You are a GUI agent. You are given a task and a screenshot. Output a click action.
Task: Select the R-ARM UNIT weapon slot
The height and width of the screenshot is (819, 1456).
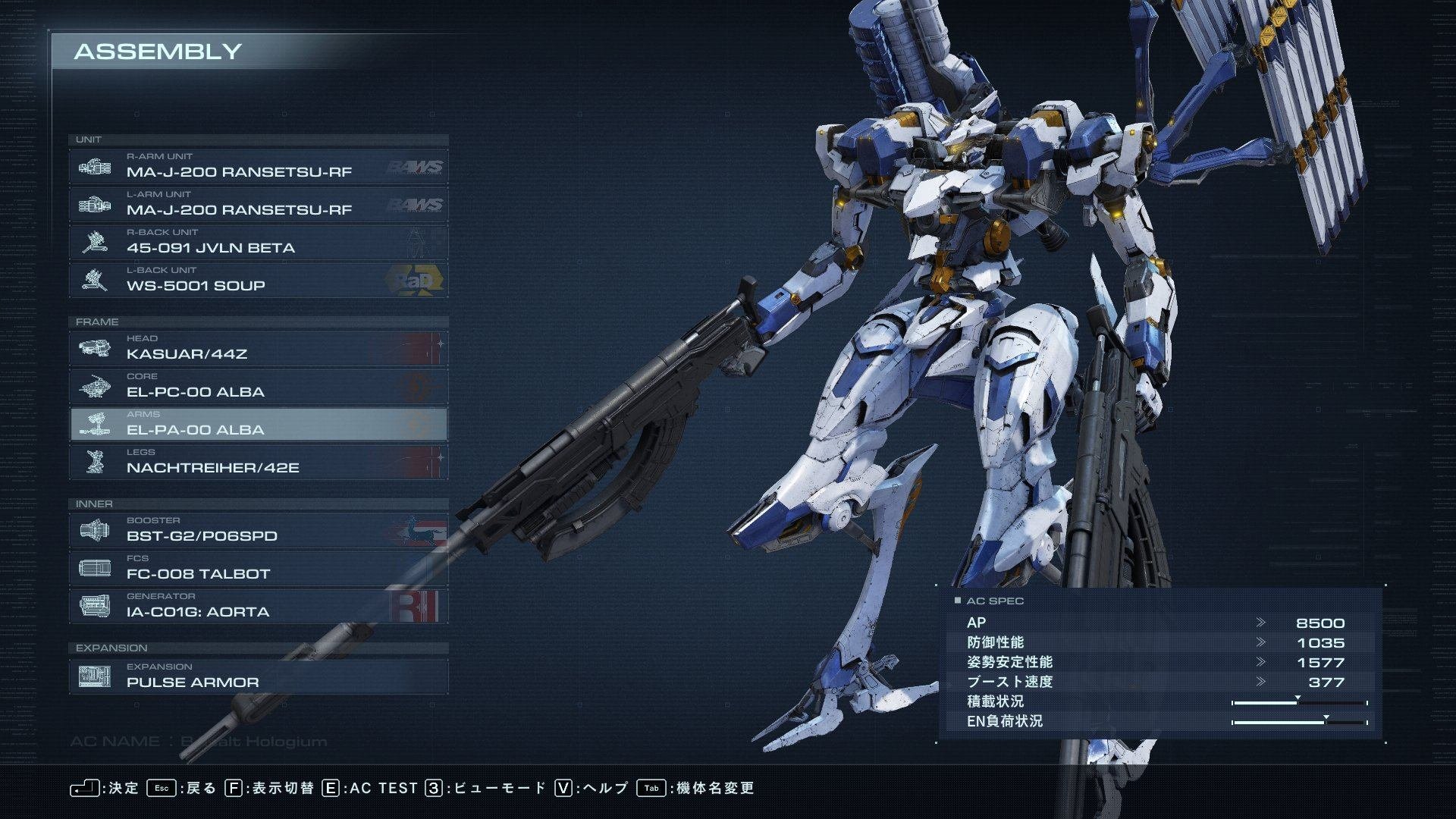click(x=258, y=166)
